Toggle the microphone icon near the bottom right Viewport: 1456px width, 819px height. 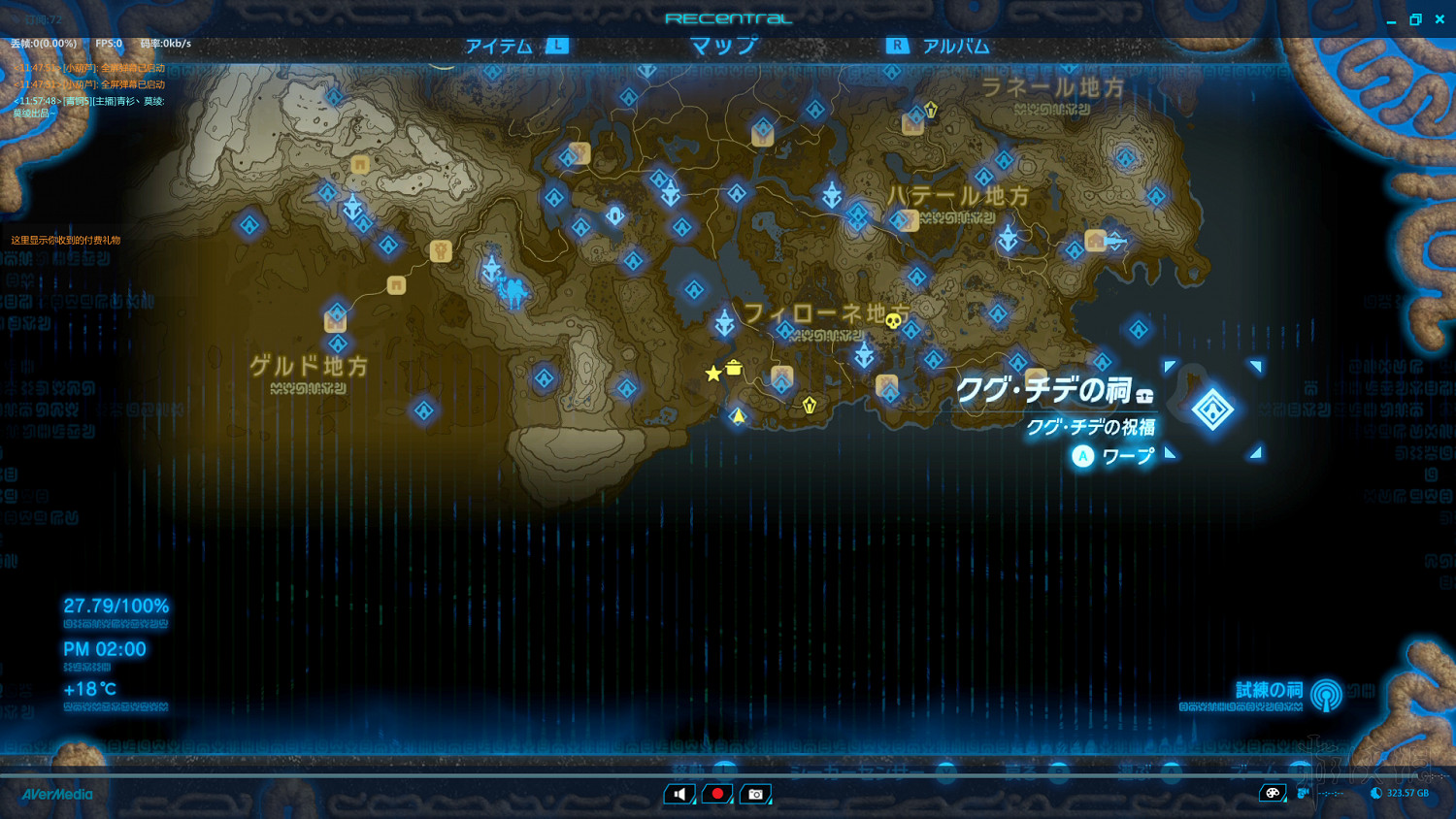pyautogui.click(x=1301, y=793)
